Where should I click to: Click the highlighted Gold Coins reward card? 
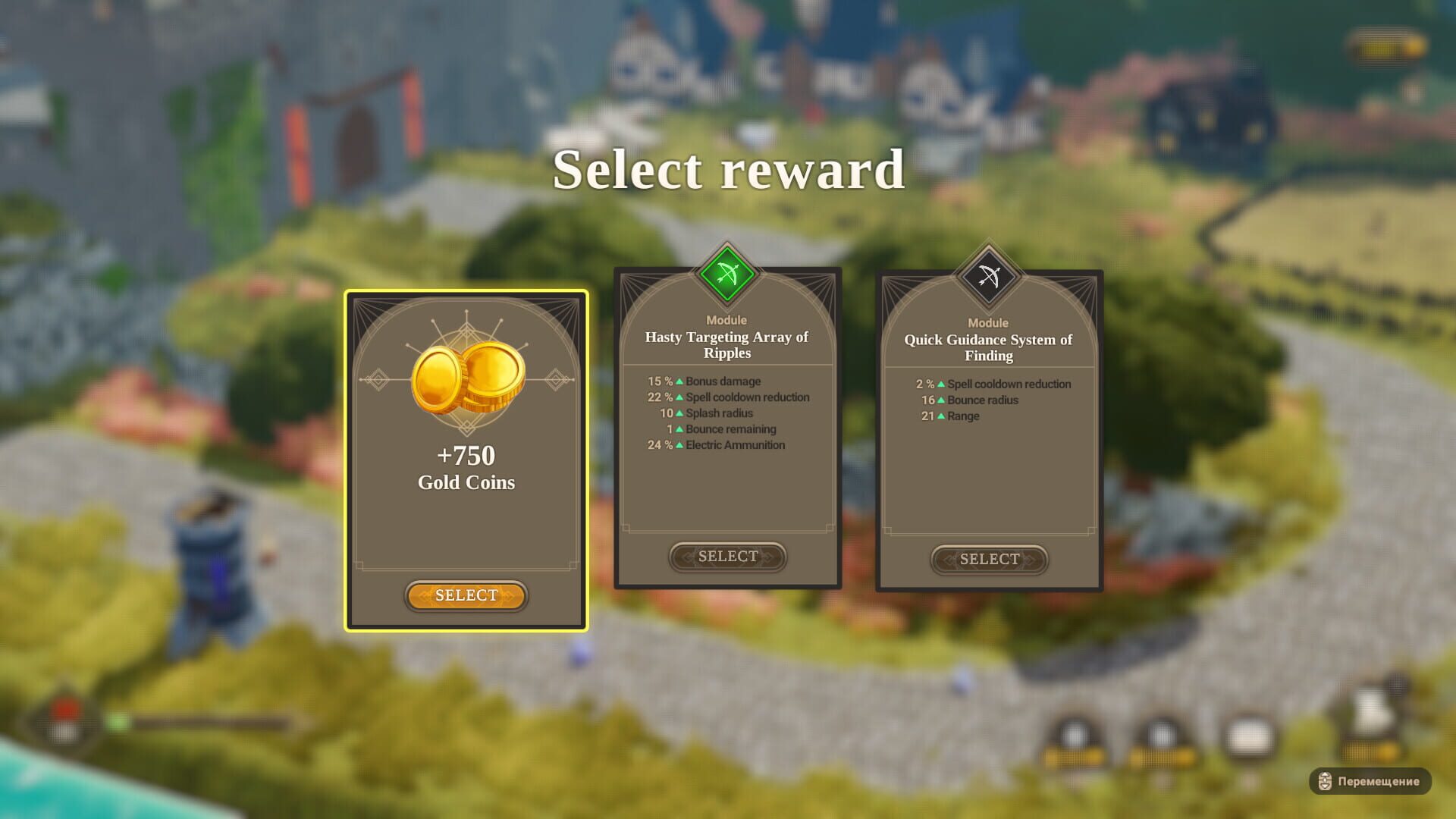point(466,455)
